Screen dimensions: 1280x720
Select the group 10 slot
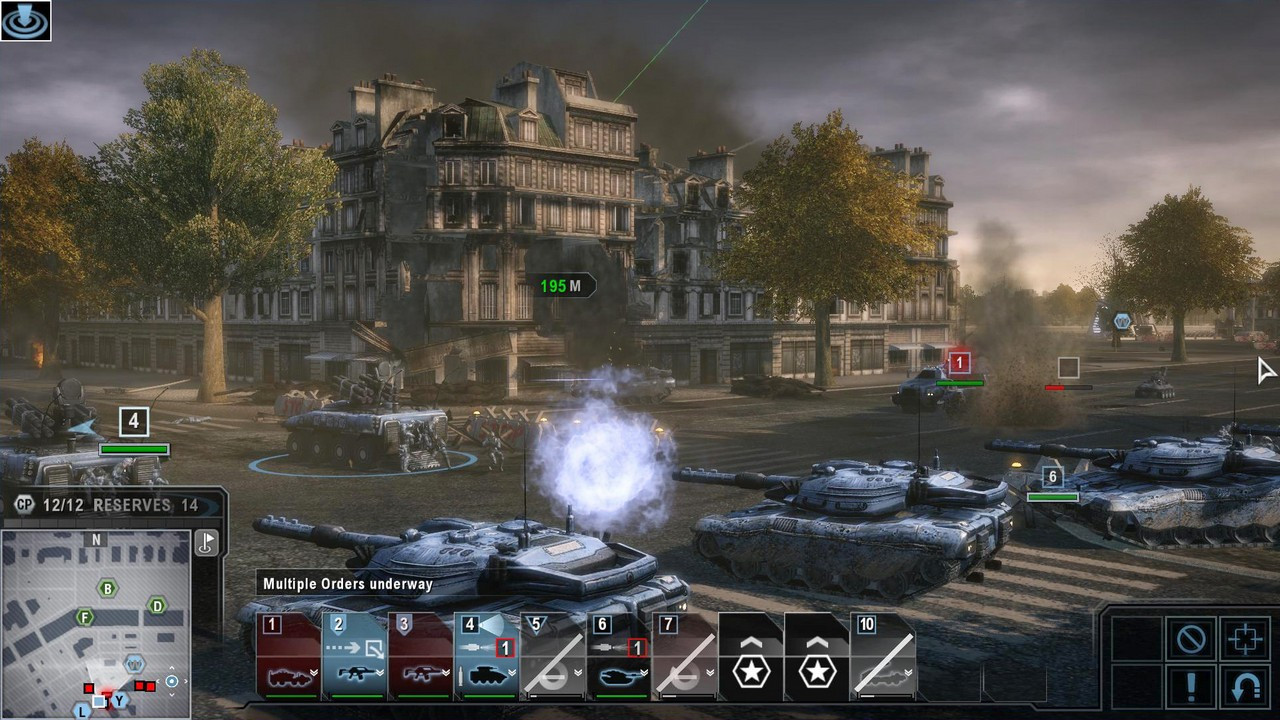pyautogui.click(x=882, y=655)
